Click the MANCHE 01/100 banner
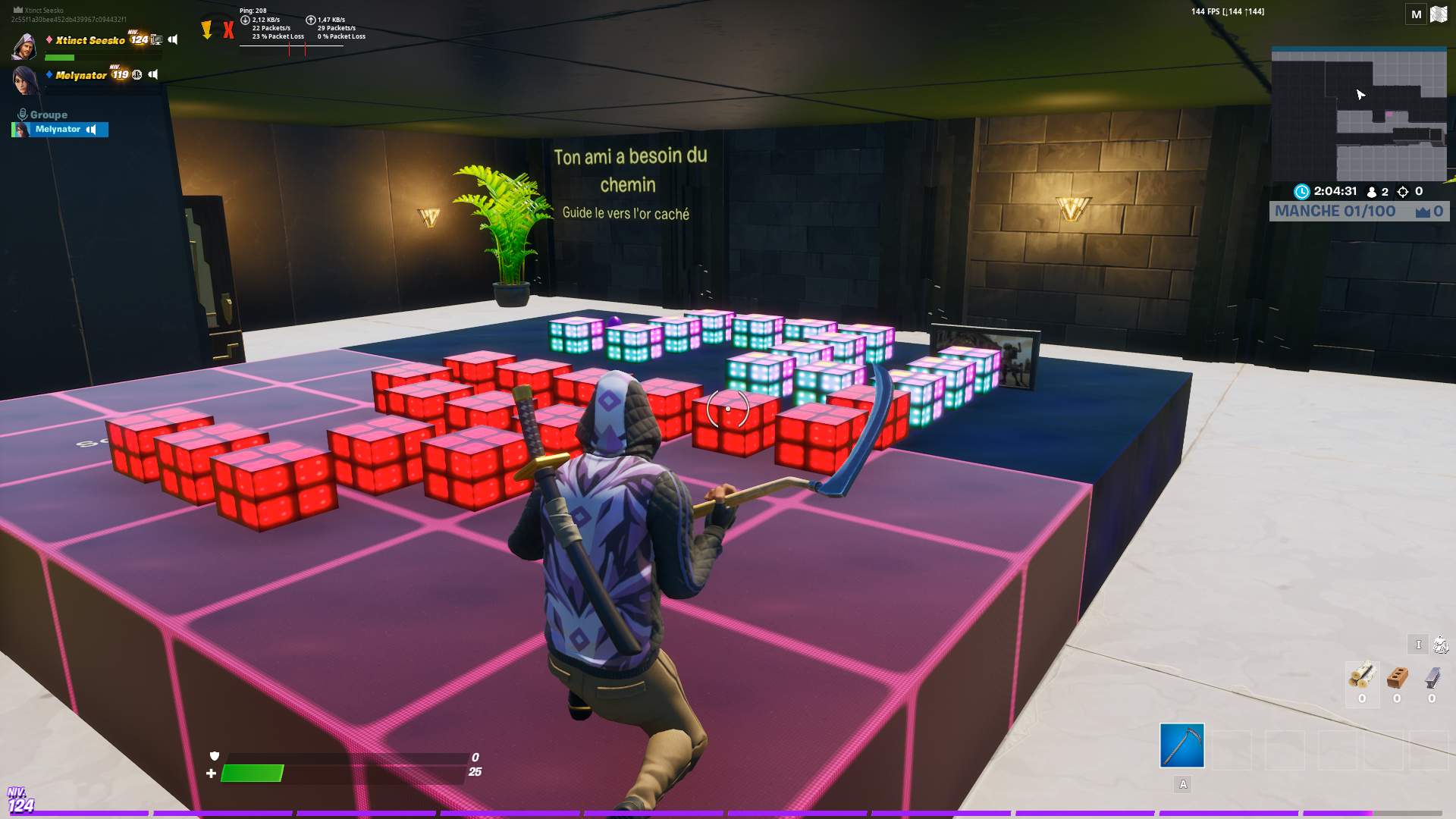Screen dimensions: 1456x819 [1335, 211]
